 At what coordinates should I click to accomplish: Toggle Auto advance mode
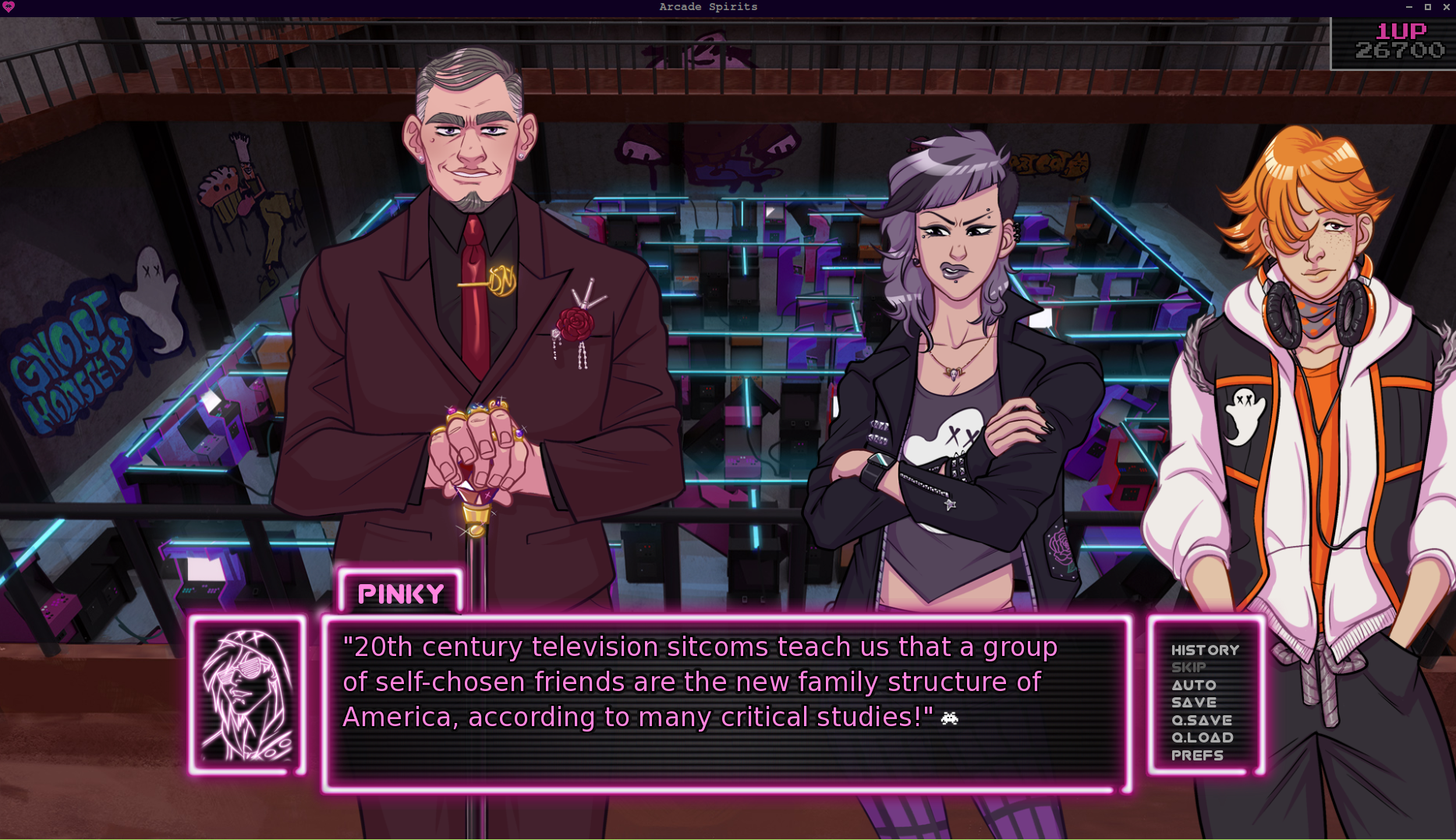pyautogui.click(x=1193, y=685)
